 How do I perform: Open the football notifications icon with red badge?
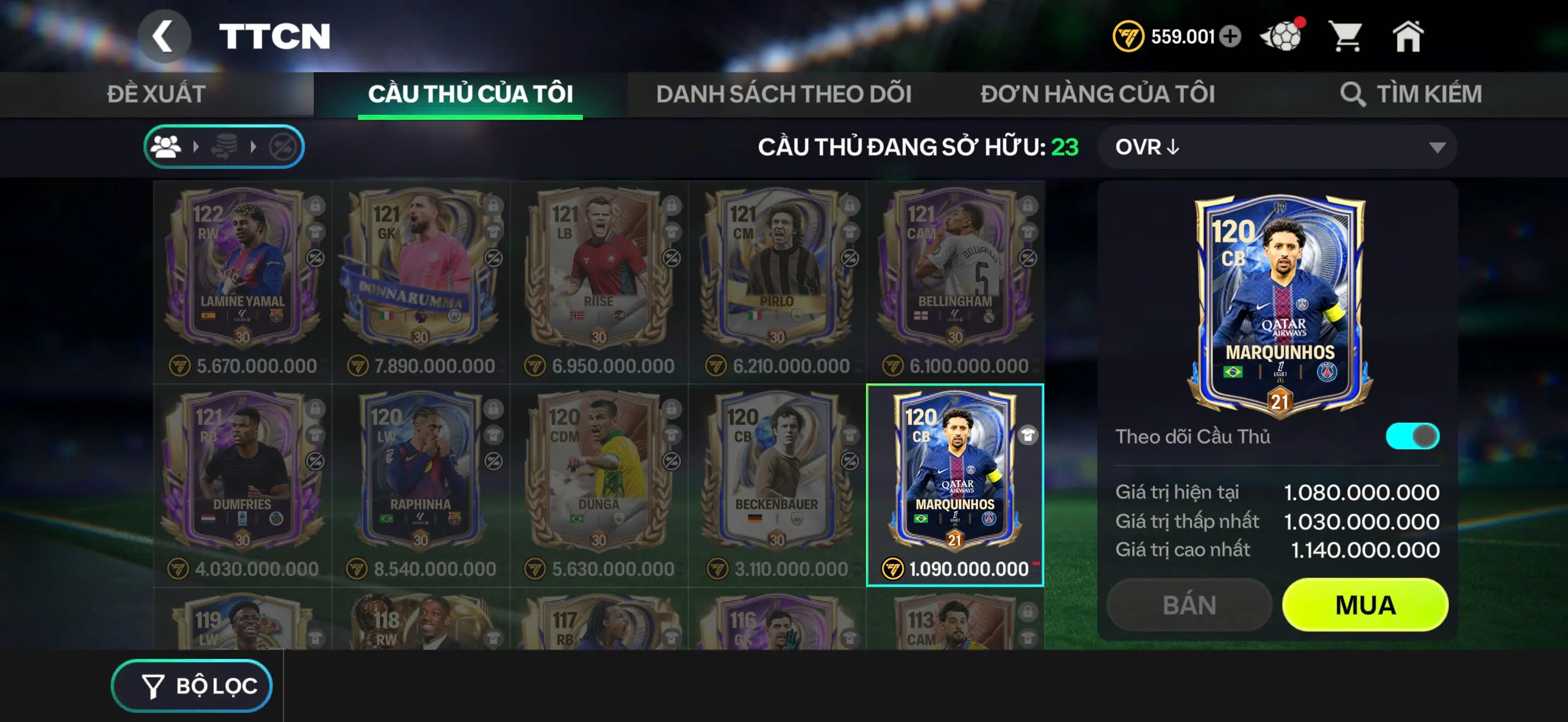pyautogui.click(x=1283, y=38)
